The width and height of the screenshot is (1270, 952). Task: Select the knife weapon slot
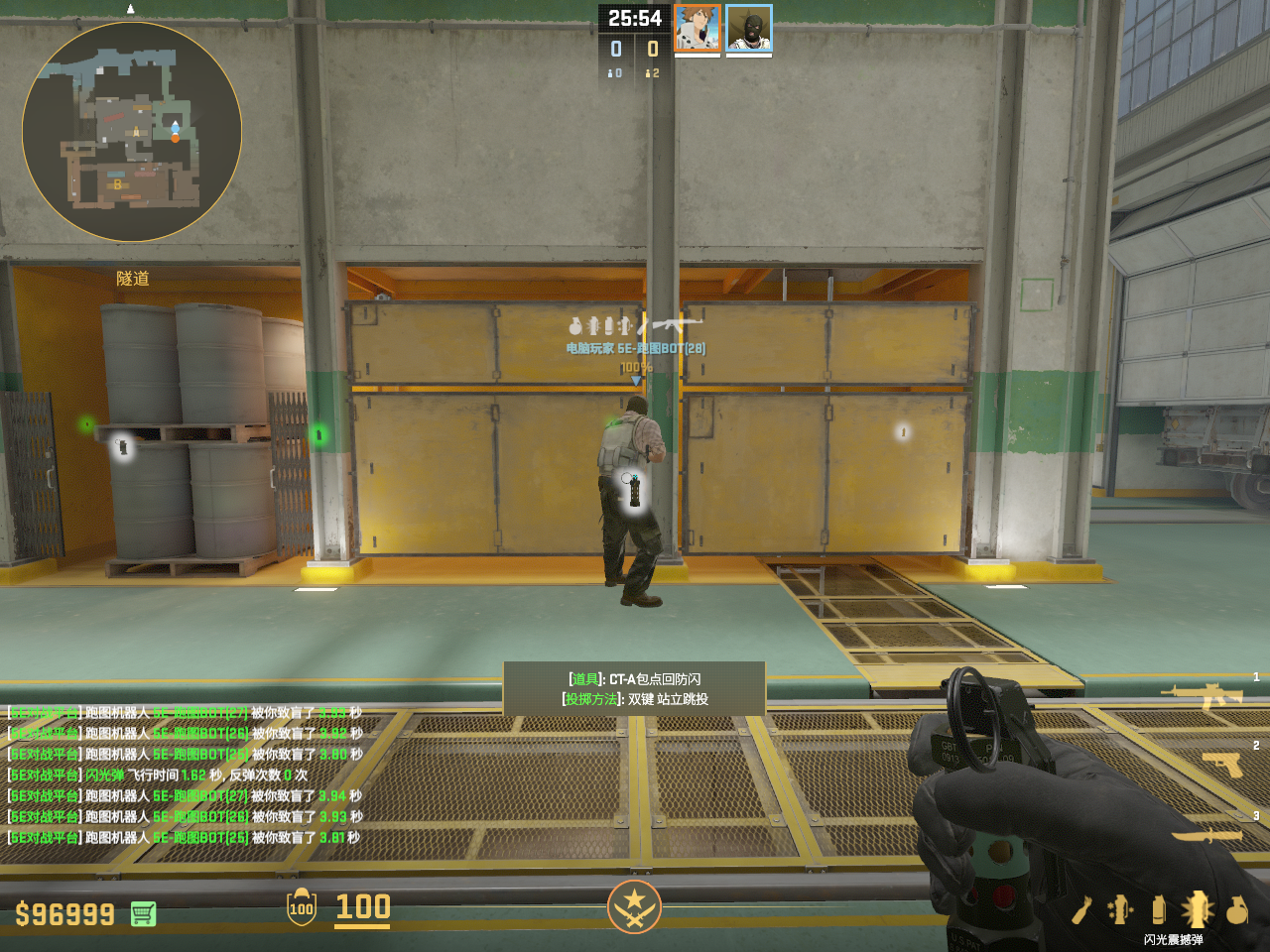click(x=1207, y=835)
